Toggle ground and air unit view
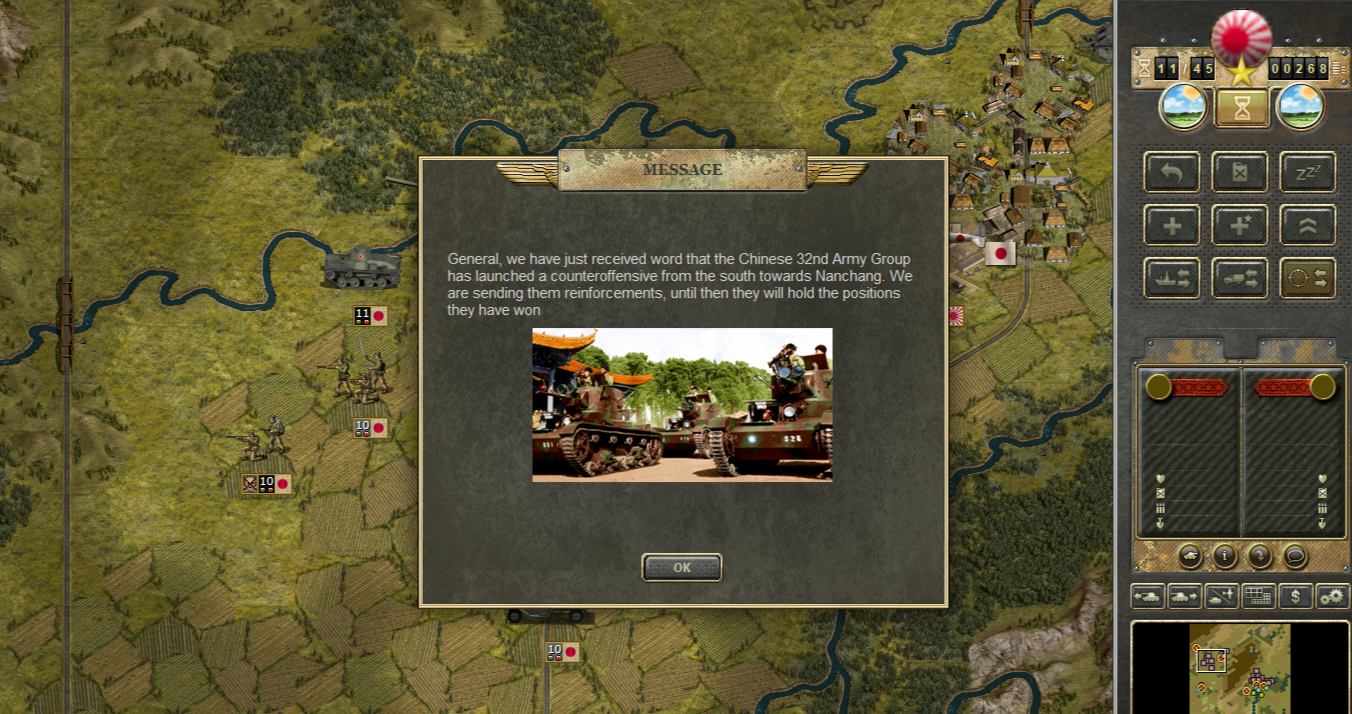The width and height of the screenshot is (1352, 714). pos(1221,596)
